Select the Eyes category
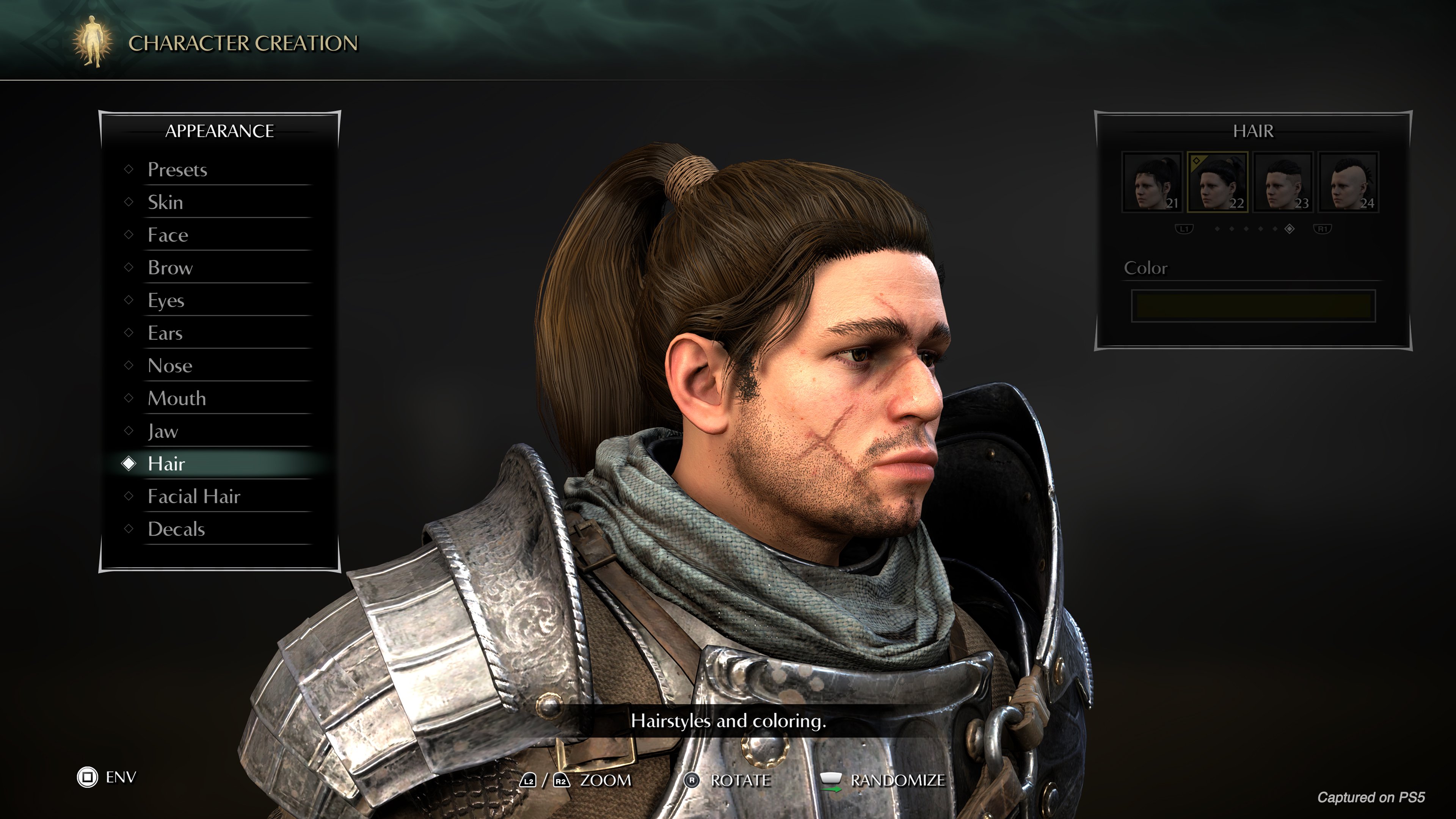The height and width of the screenshot is (819, 1456). point(166,300)
